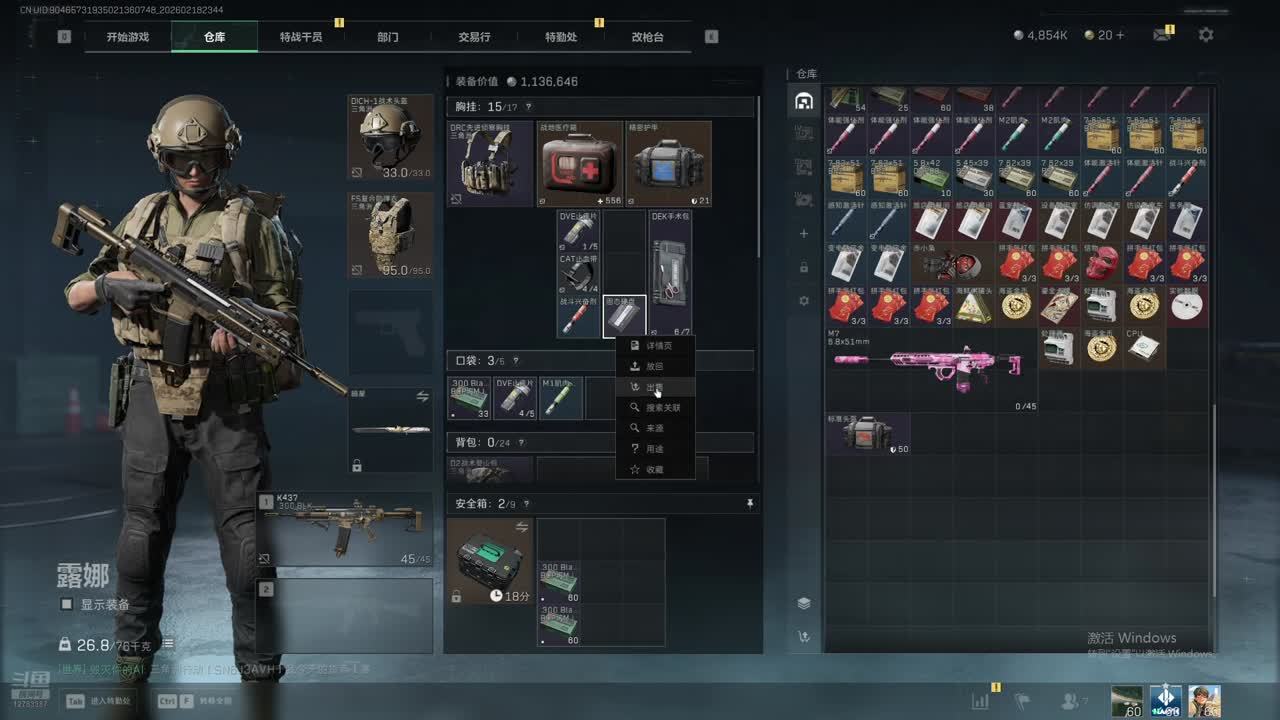1280x720 pixels.
Task: Go to the 交易行 tab
Action: 474,37
